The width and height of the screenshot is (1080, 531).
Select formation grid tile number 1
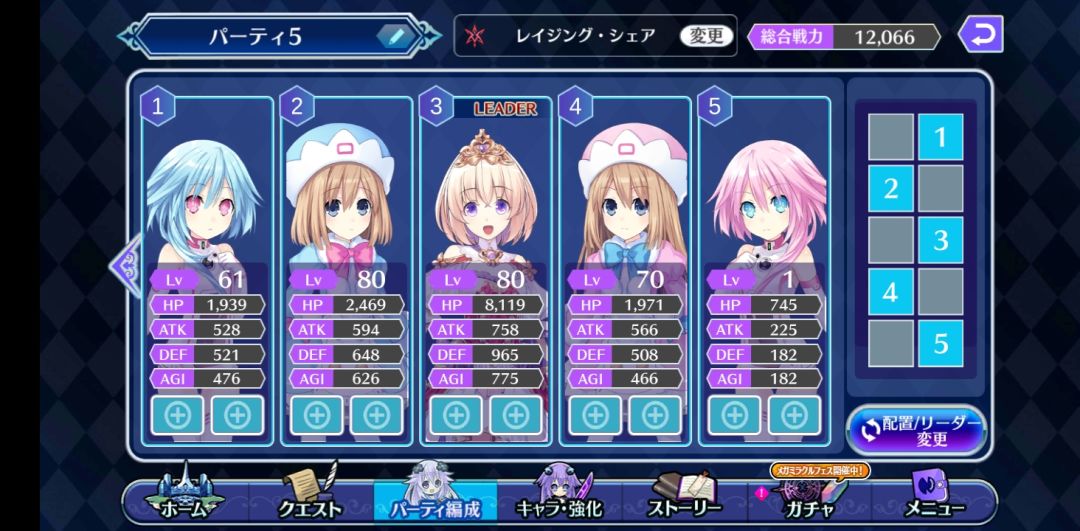pyautogui.click(x=940, y=137)
